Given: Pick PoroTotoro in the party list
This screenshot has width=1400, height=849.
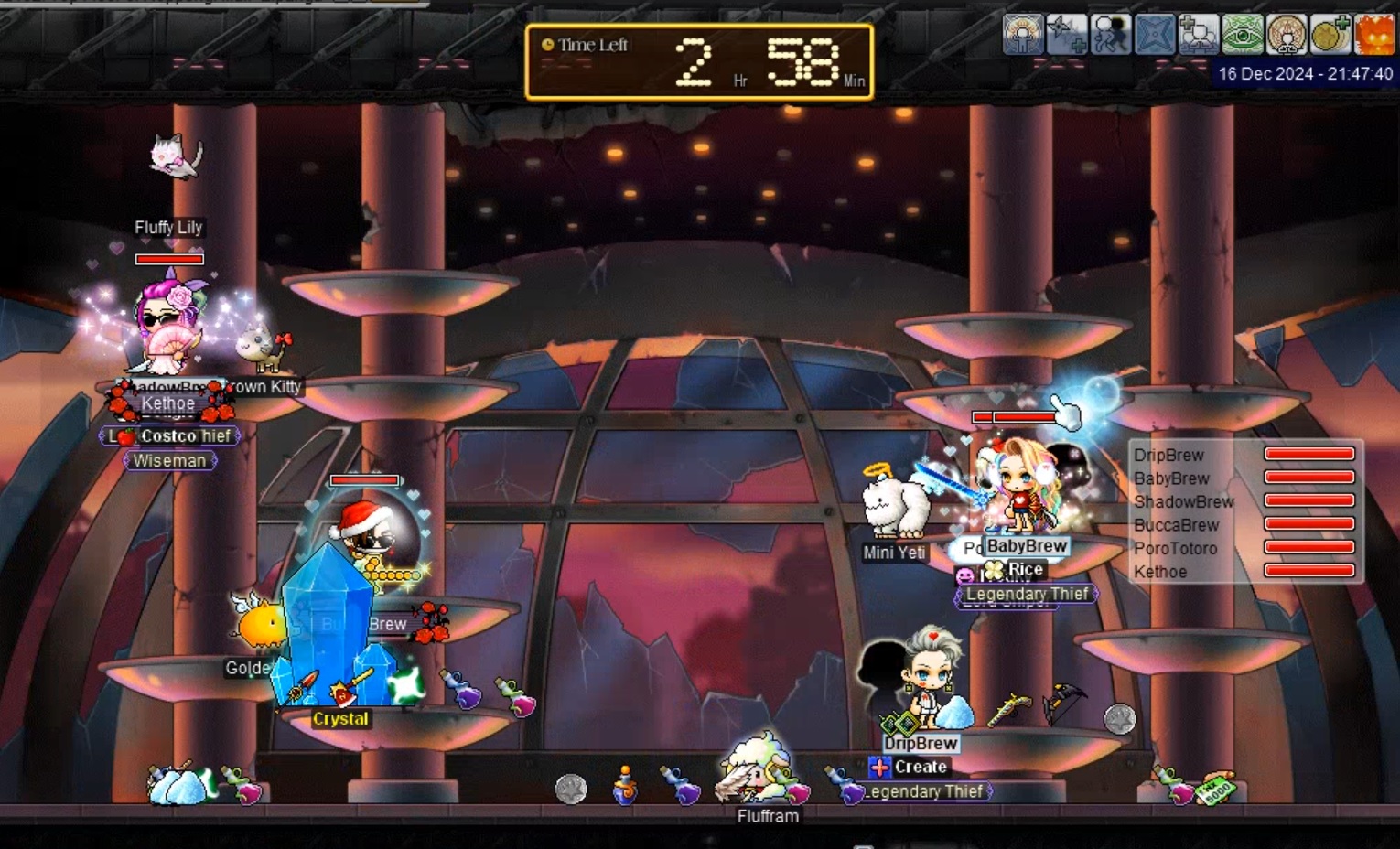Looking at the screenshot, I should (1175, 548).
